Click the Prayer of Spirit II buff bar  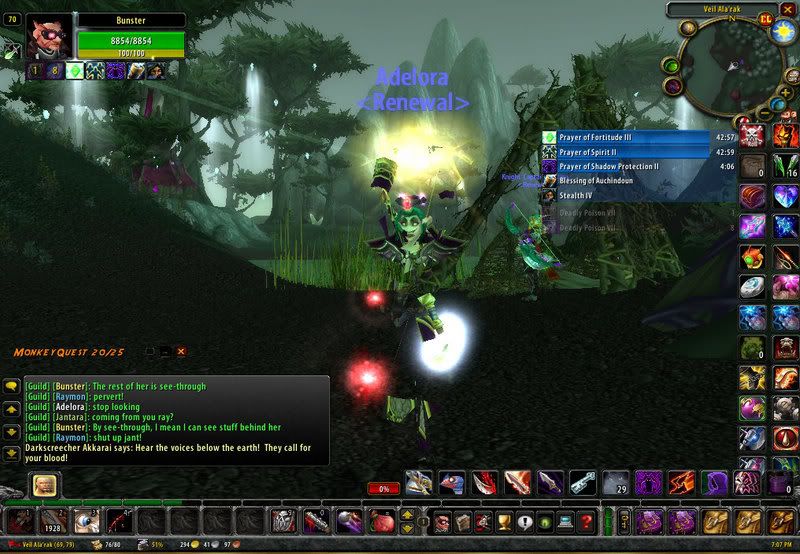point(640,152)
